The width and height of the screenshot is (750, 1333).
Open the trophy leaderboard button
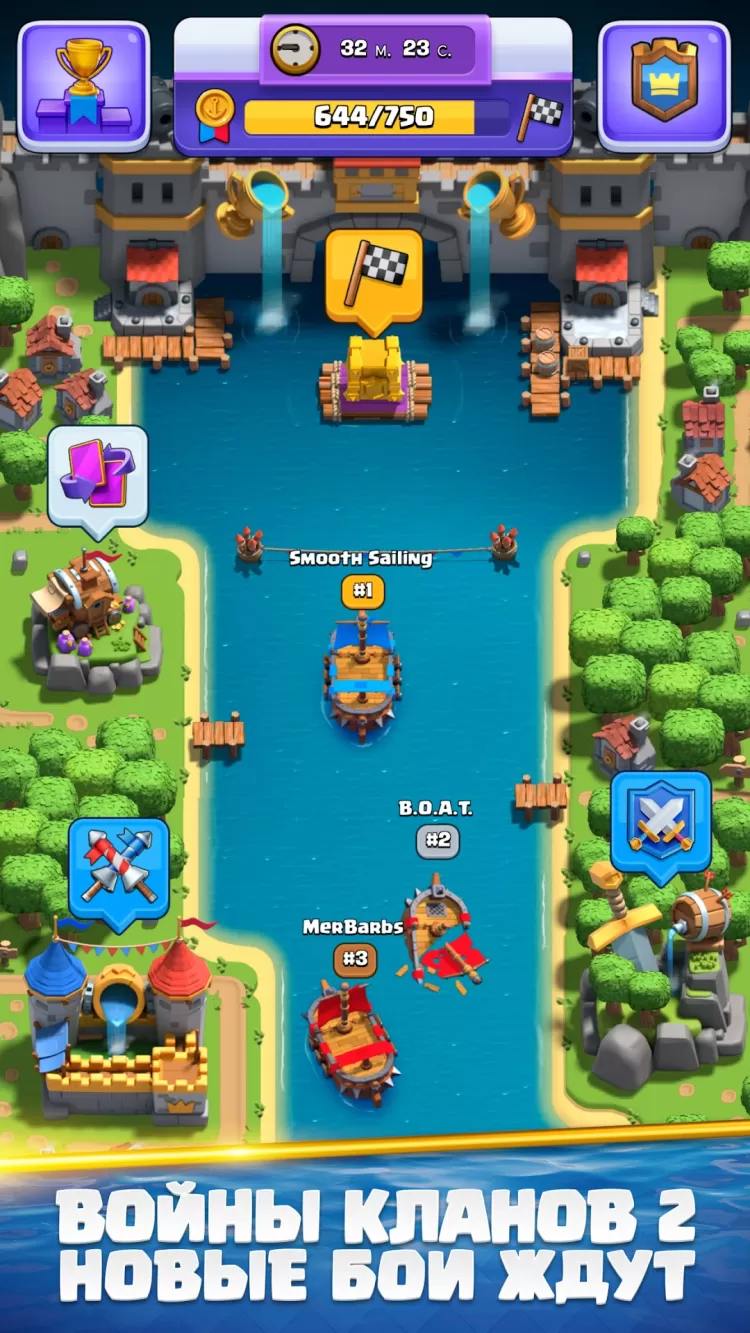tap(84, 86)
